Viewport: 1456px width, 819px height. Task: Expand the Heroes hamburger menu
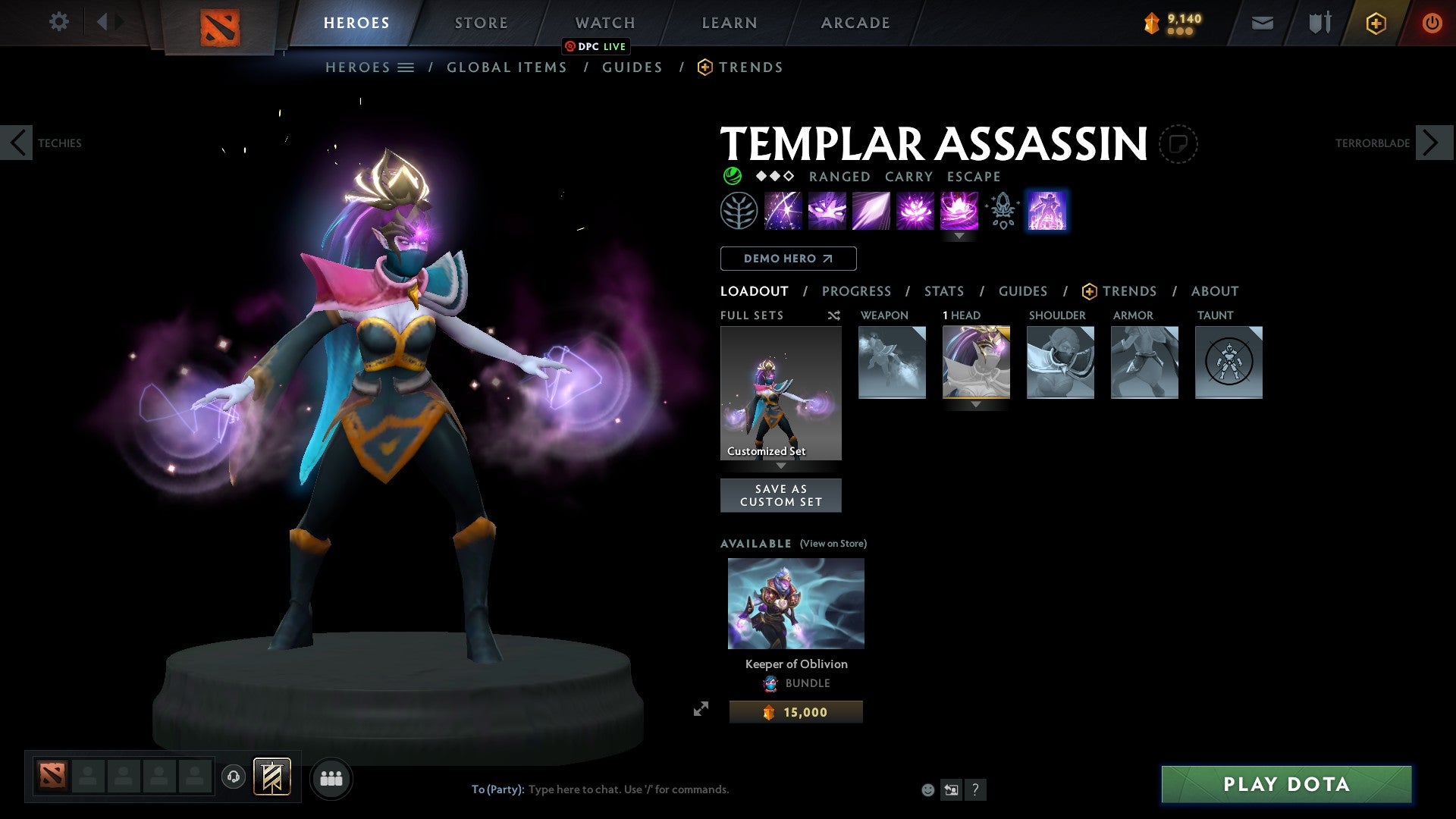click(x=407, y=67)
